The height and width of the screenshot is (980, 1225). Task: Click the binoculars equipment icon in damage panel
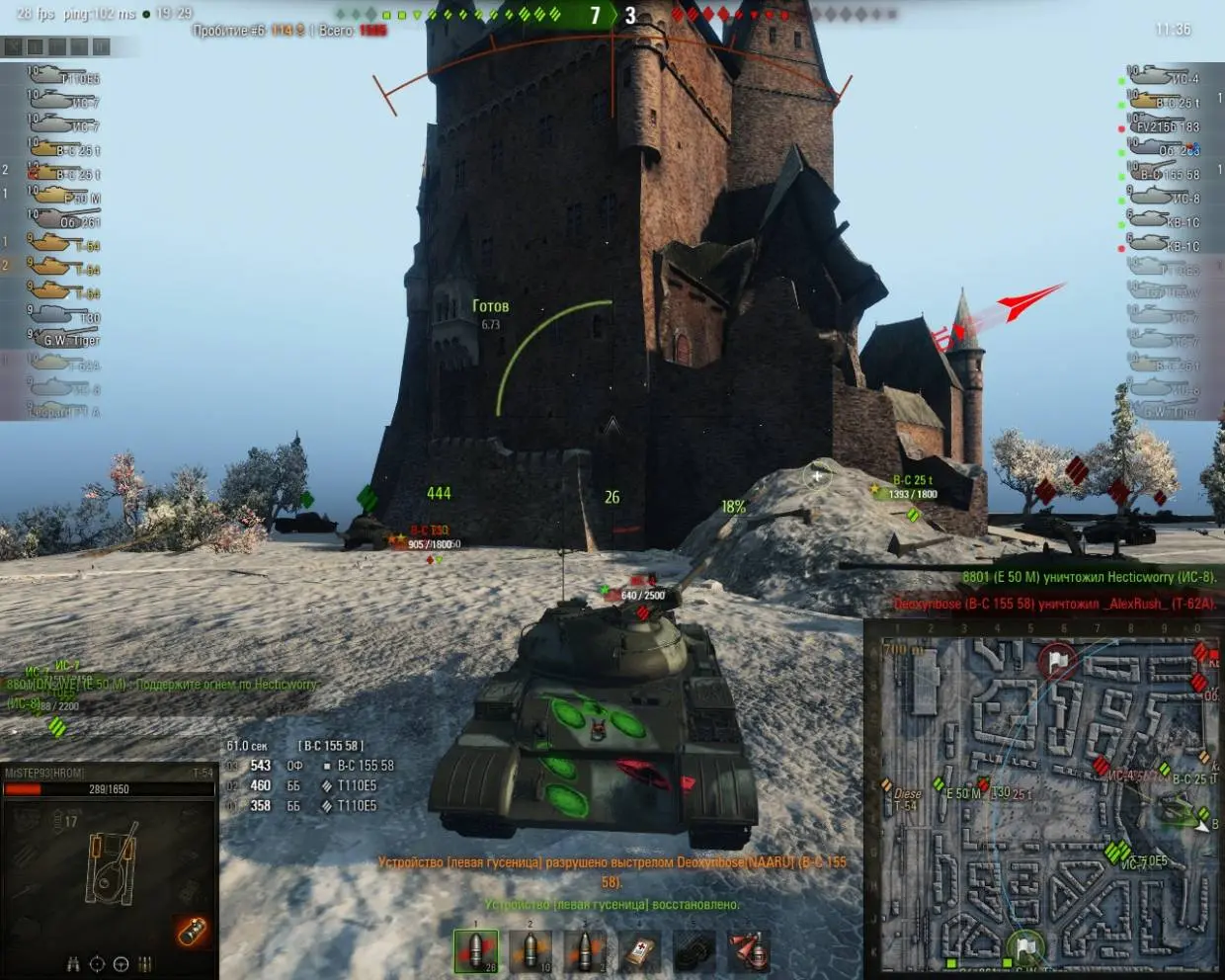[72, 964]
